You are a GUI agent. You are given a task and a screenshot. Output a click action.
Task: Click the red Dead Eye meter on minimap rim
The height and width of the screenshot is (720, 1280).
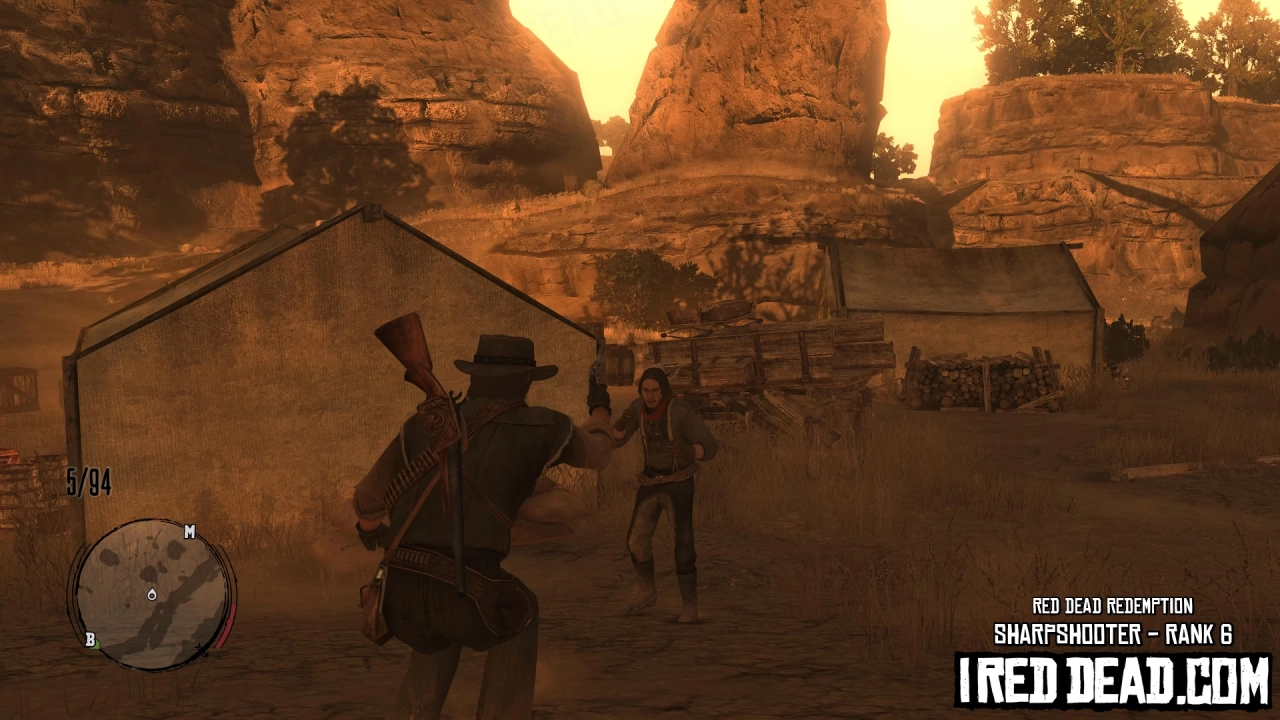pyautogui.click(x=225, y=625)
